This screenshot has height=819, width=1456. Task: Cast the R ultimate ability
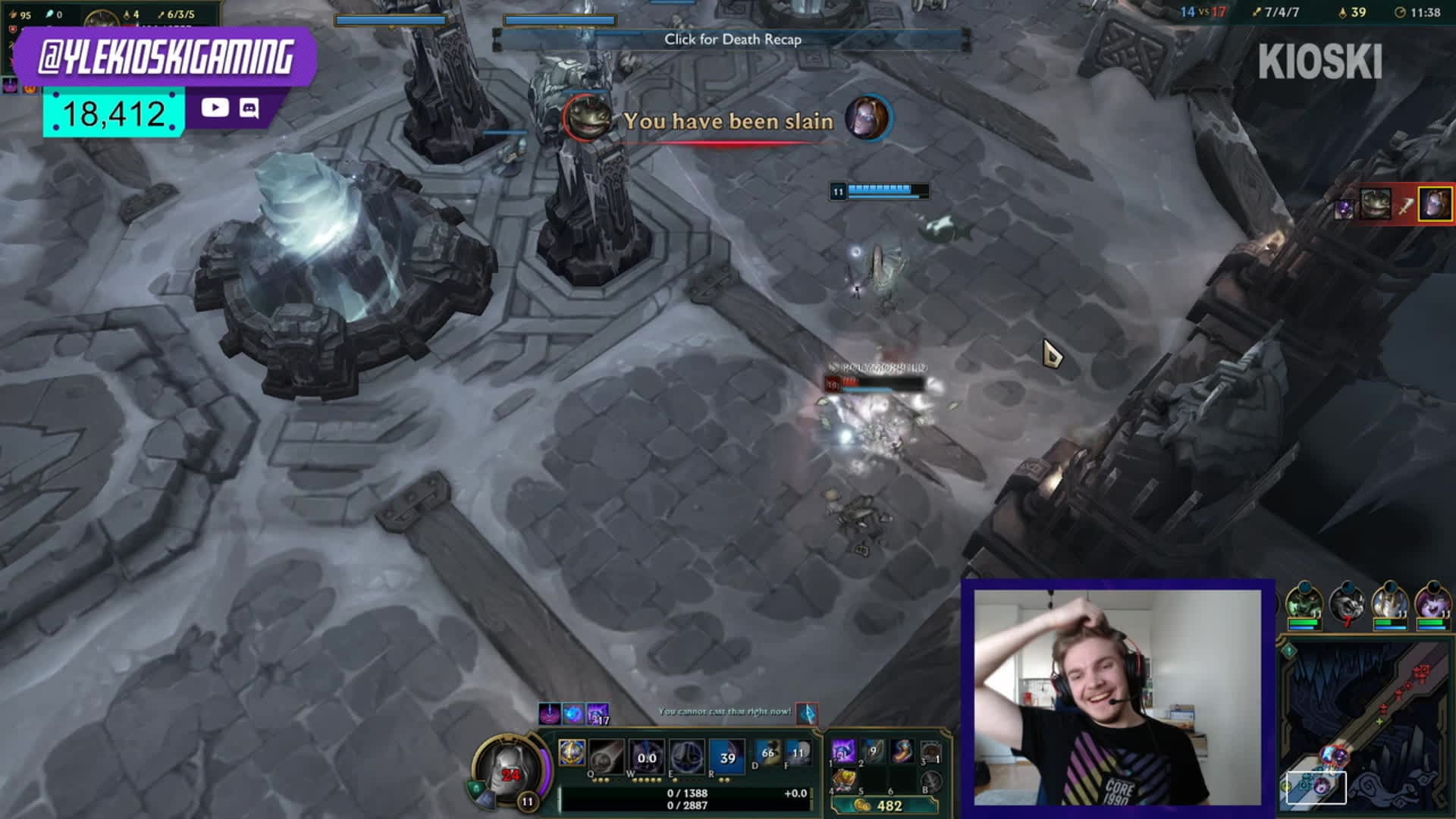(x=726, y=755)
